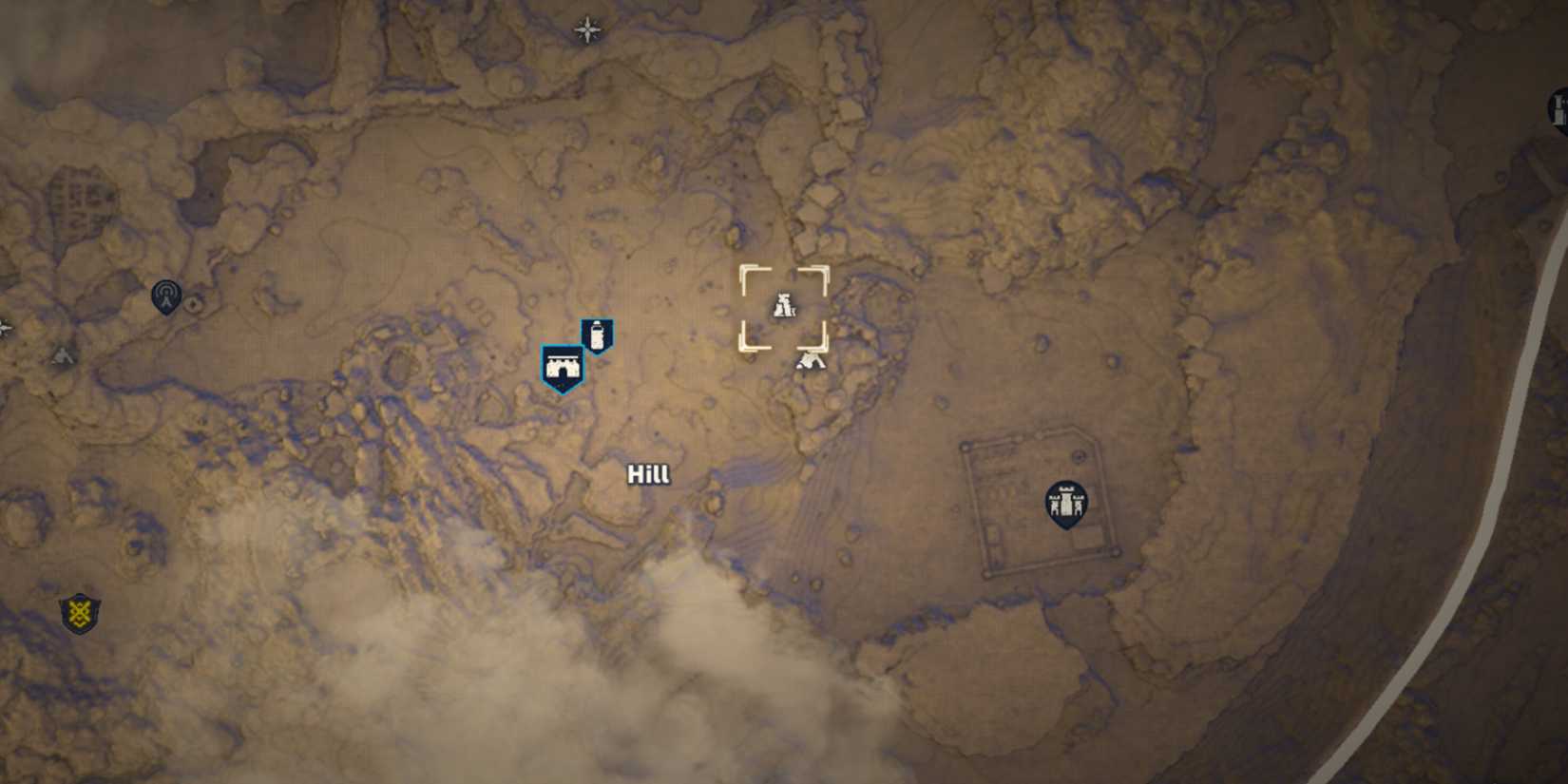Click the 'Hill' place name label

650,473
